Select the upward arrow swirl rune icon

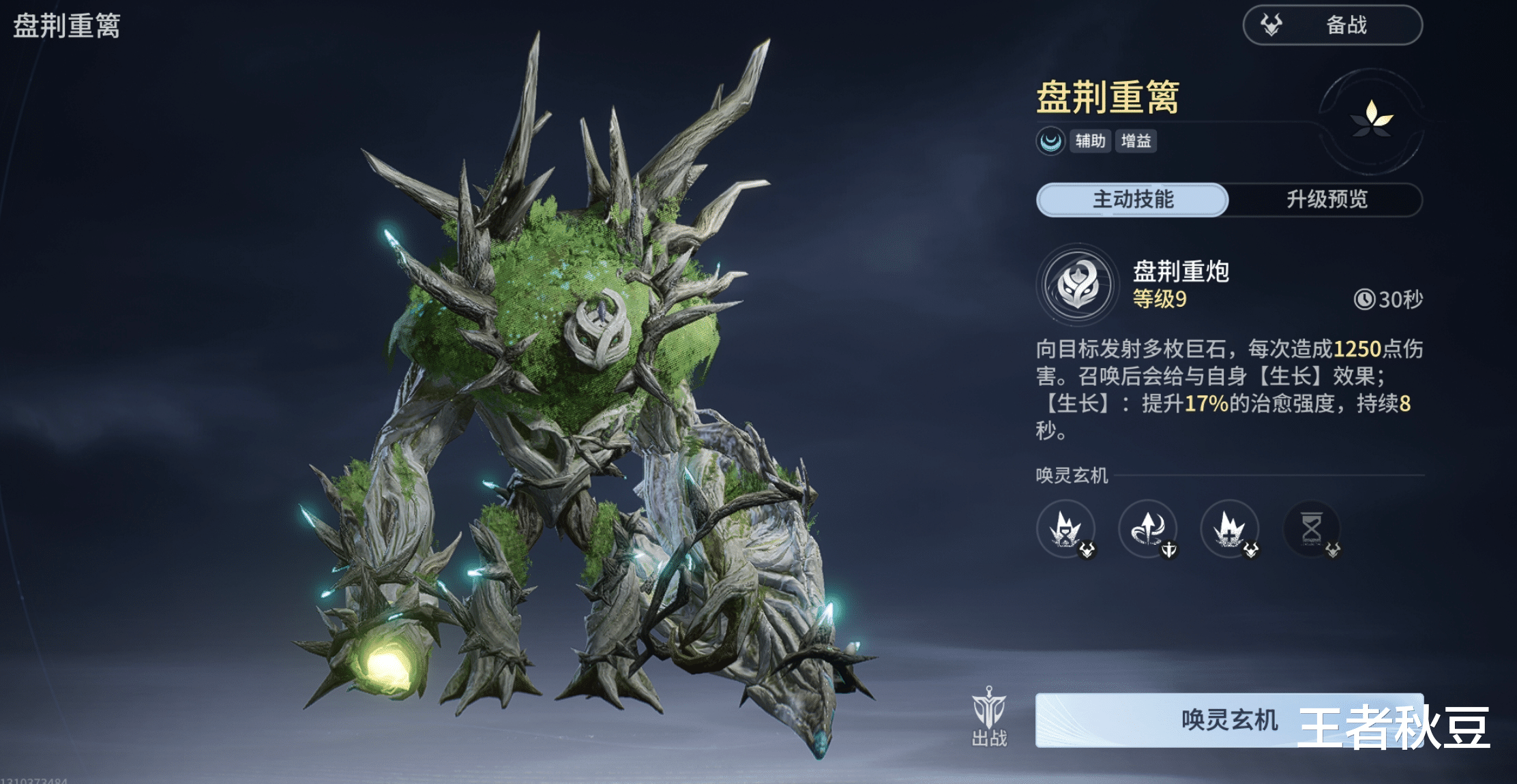coord(1148,529)
